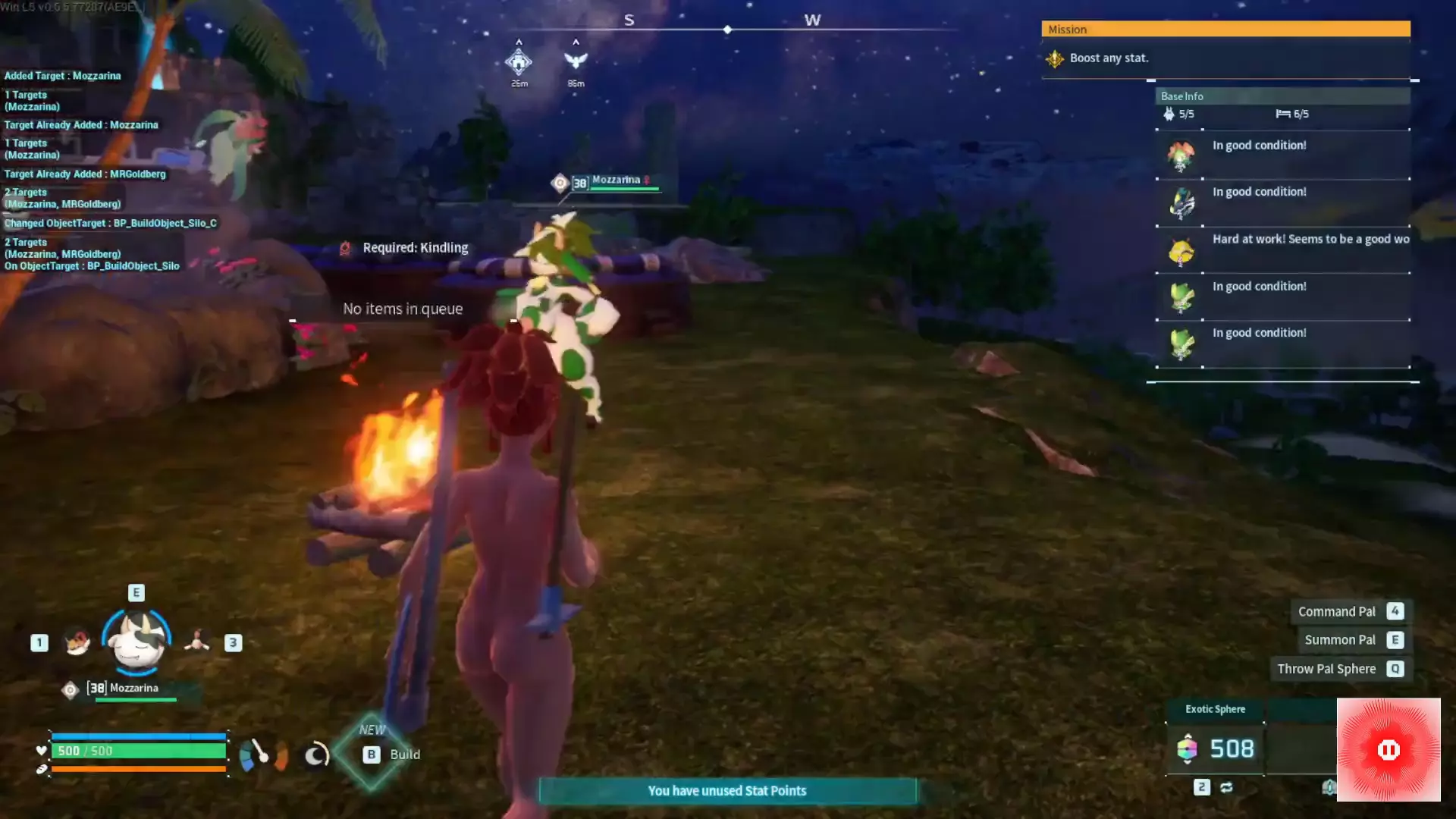Choose the small pal in party slot three
This screenshot has width=1456, height=819.
[x=197, y=642]
